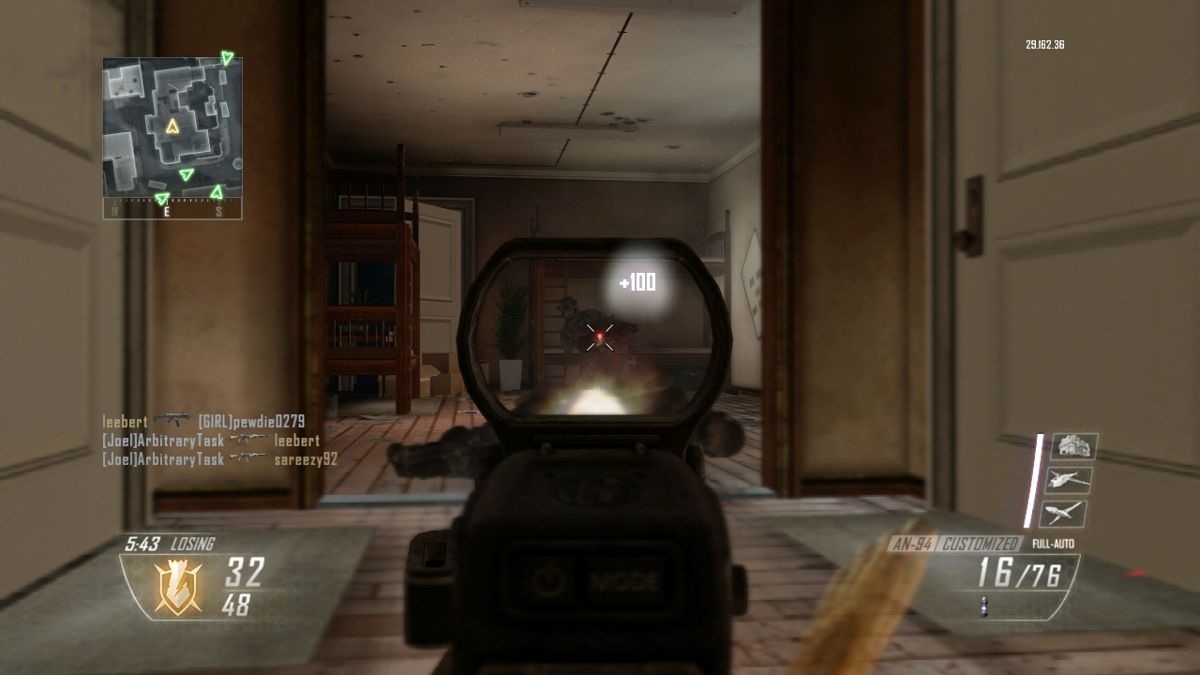Open the minimap in the corner

pos(172,127)
